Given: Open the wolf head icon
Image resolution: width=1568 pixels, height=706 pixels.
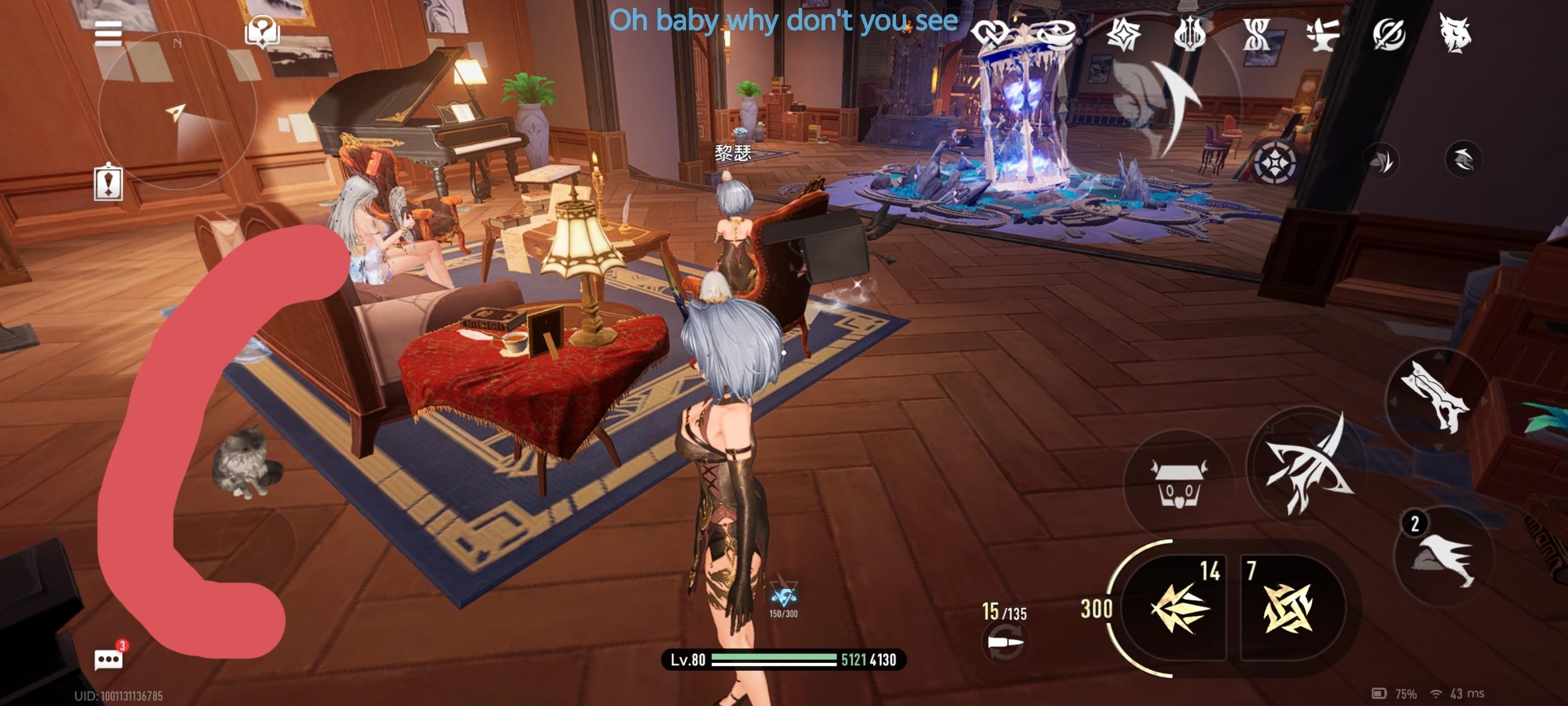Looking at the screenshot, I should pos(1455,34).
